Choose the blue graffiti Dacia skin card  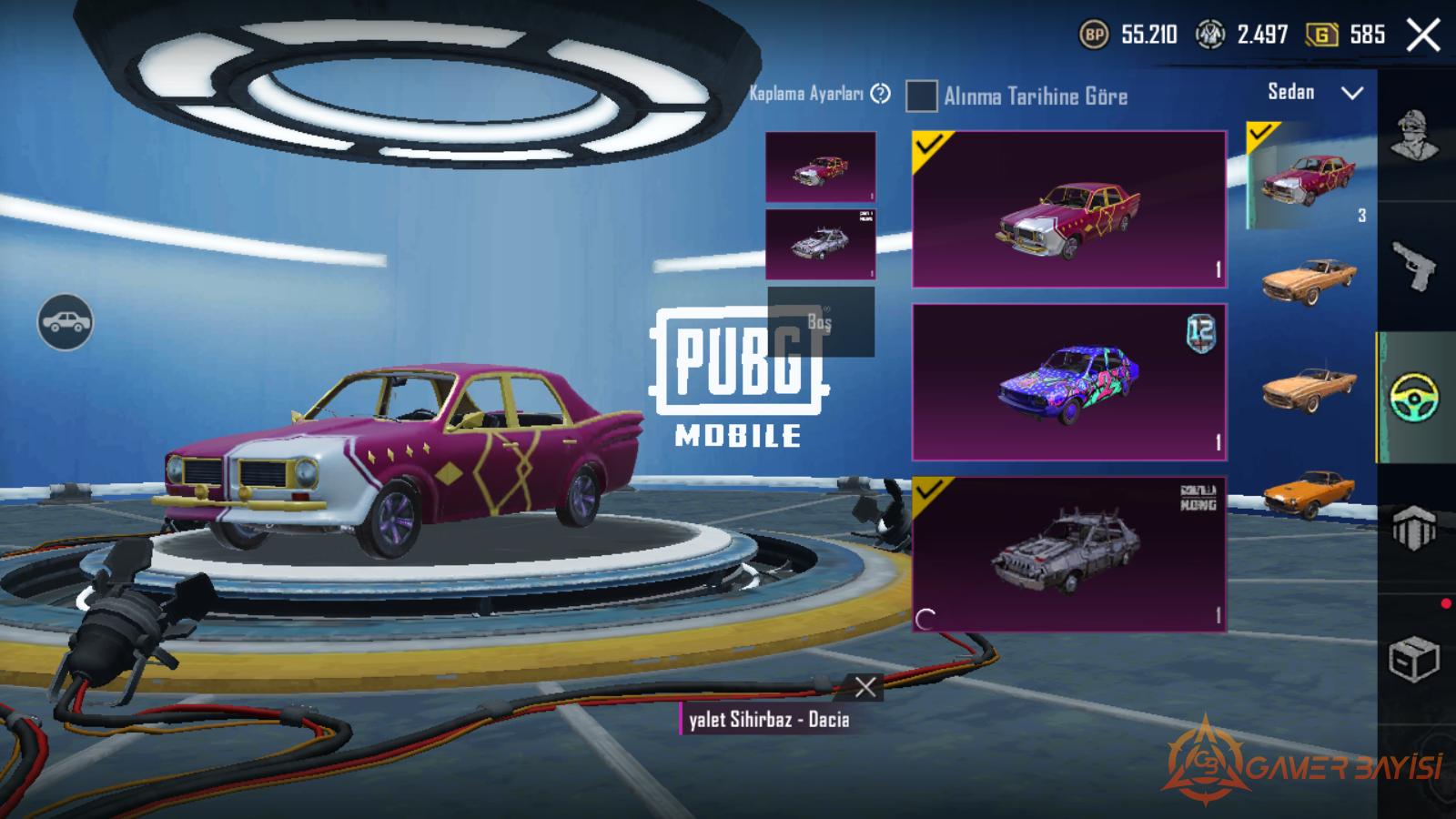coord(1069,382)
